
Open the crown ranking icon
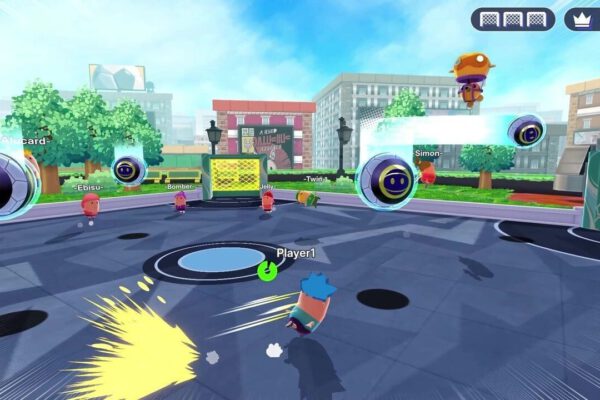coord(581,19)
